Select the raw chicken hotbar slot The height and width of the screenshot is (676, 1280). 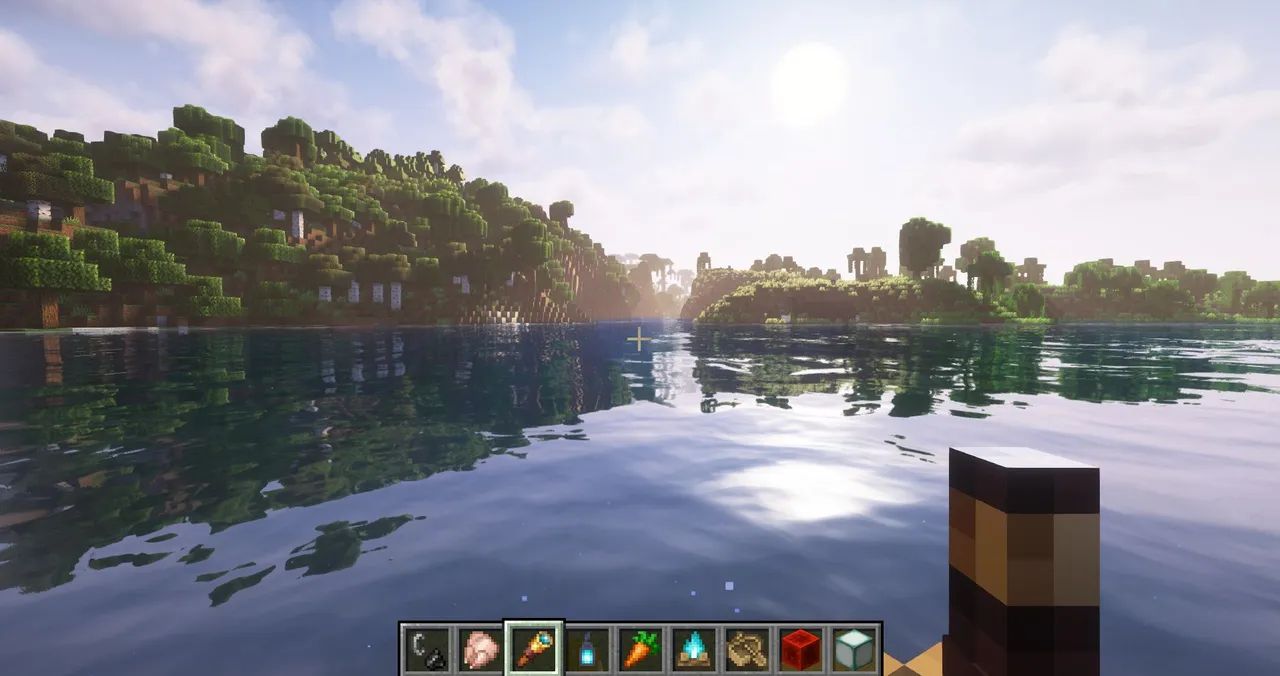click(480, 649)
